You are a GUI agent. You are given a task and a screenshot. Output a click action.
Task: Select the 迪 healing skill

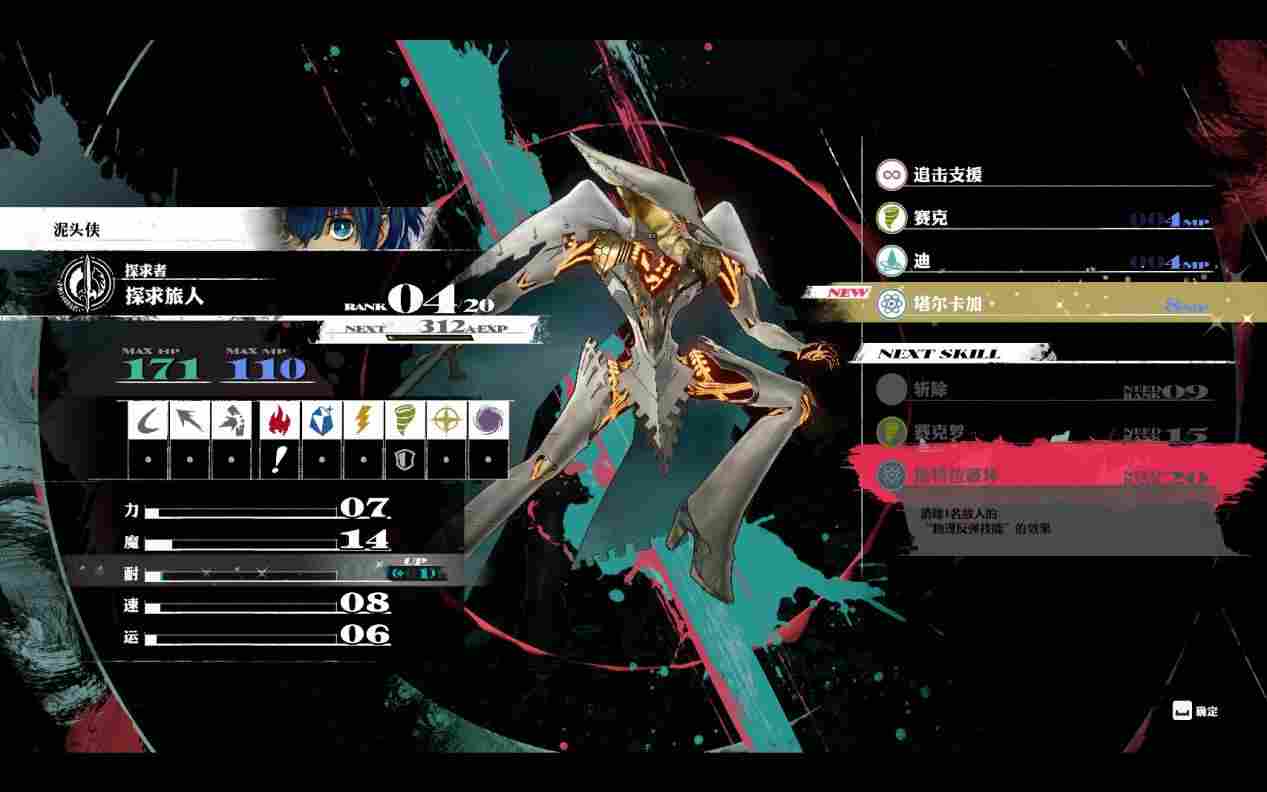coord(1040,260)
